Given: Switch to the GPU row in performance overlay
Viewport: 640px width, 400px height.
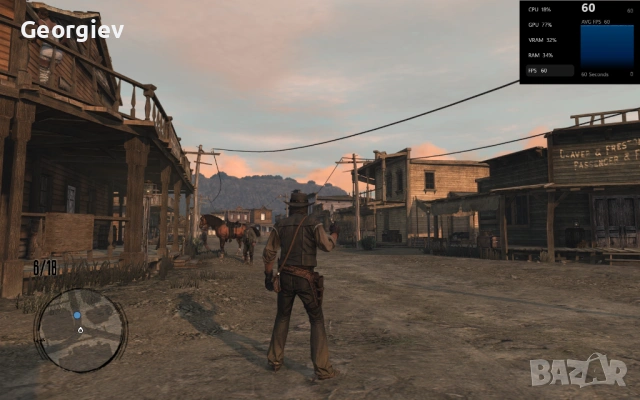Looking at the screenshot, I should 547,24.
